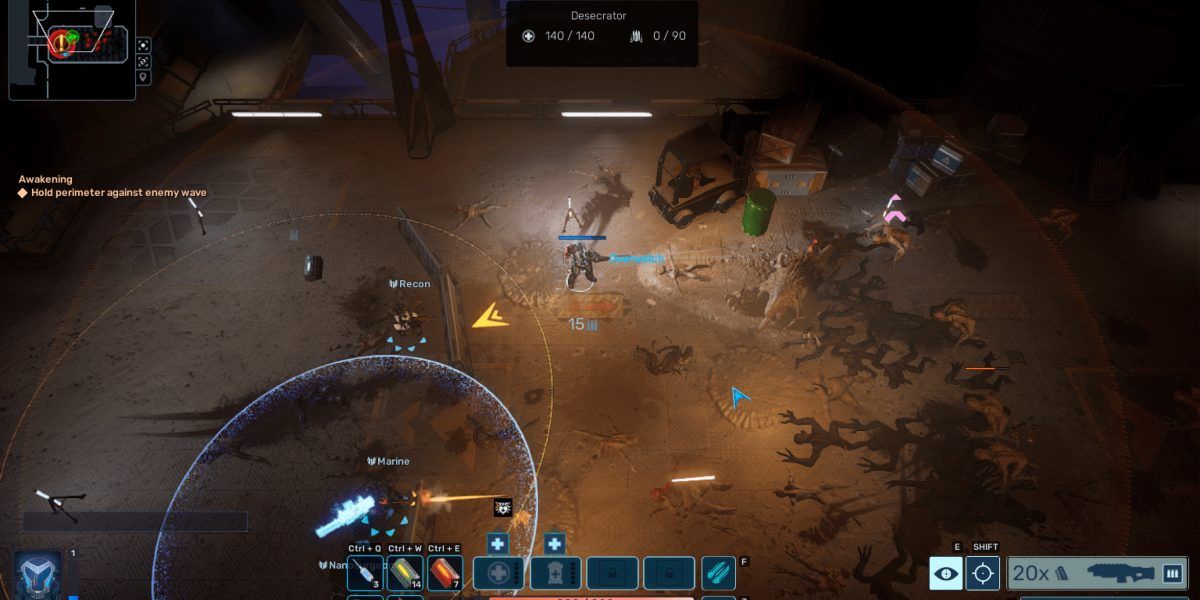The height and width of the screenshot is (600, 1200).
Task: Select the minimap location pin button
Action: [144, 78]
